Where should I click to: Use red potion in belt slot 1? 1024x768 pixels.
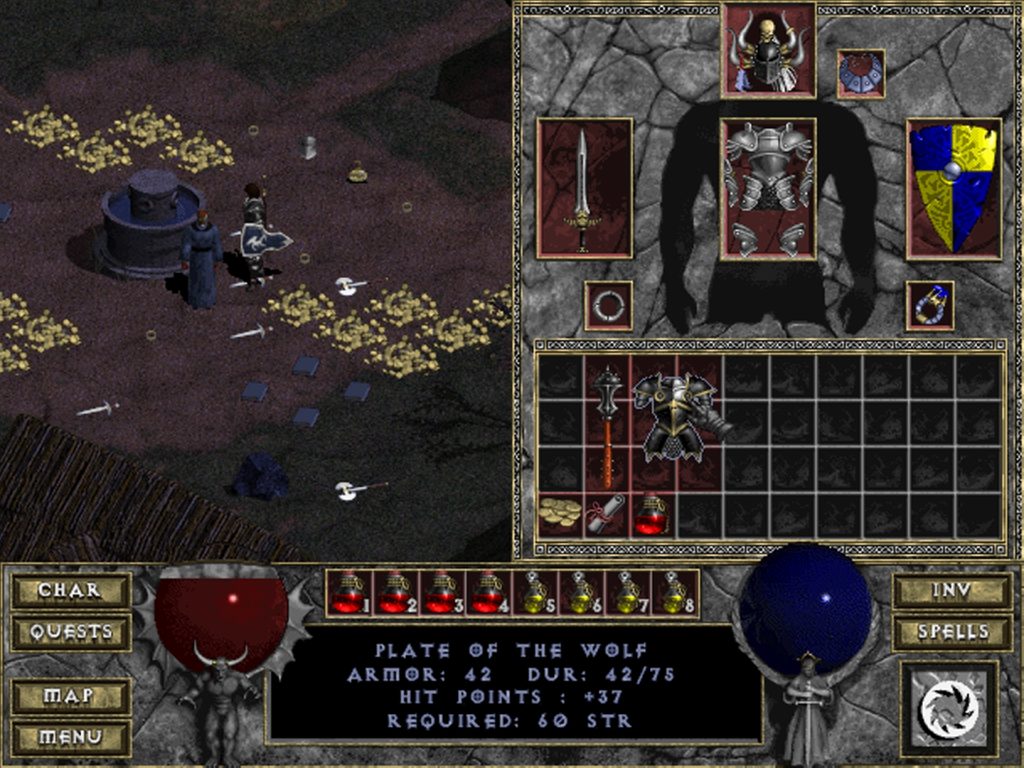[349, 593]
